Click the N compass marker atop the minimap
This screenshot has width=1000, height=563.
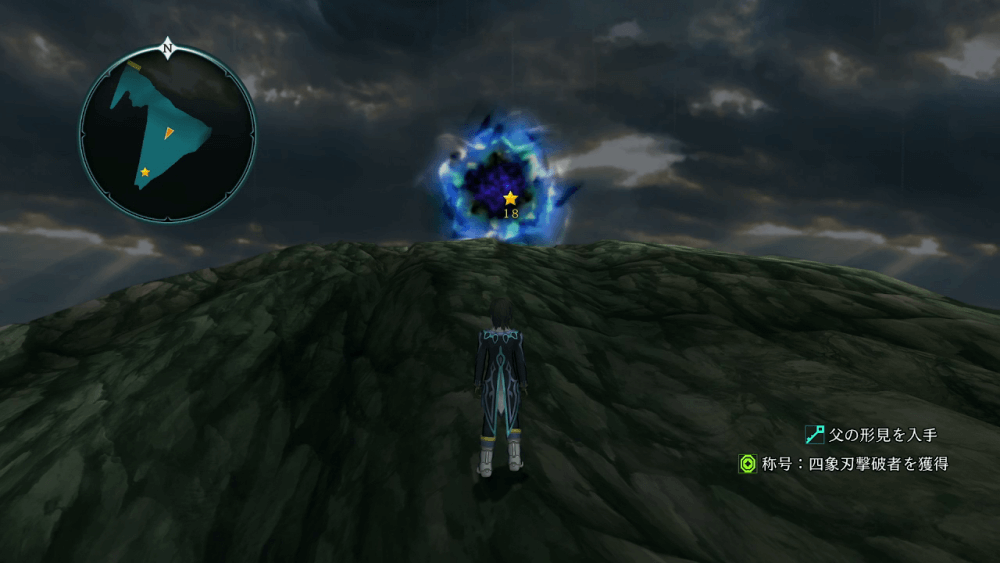click(167, 46)
